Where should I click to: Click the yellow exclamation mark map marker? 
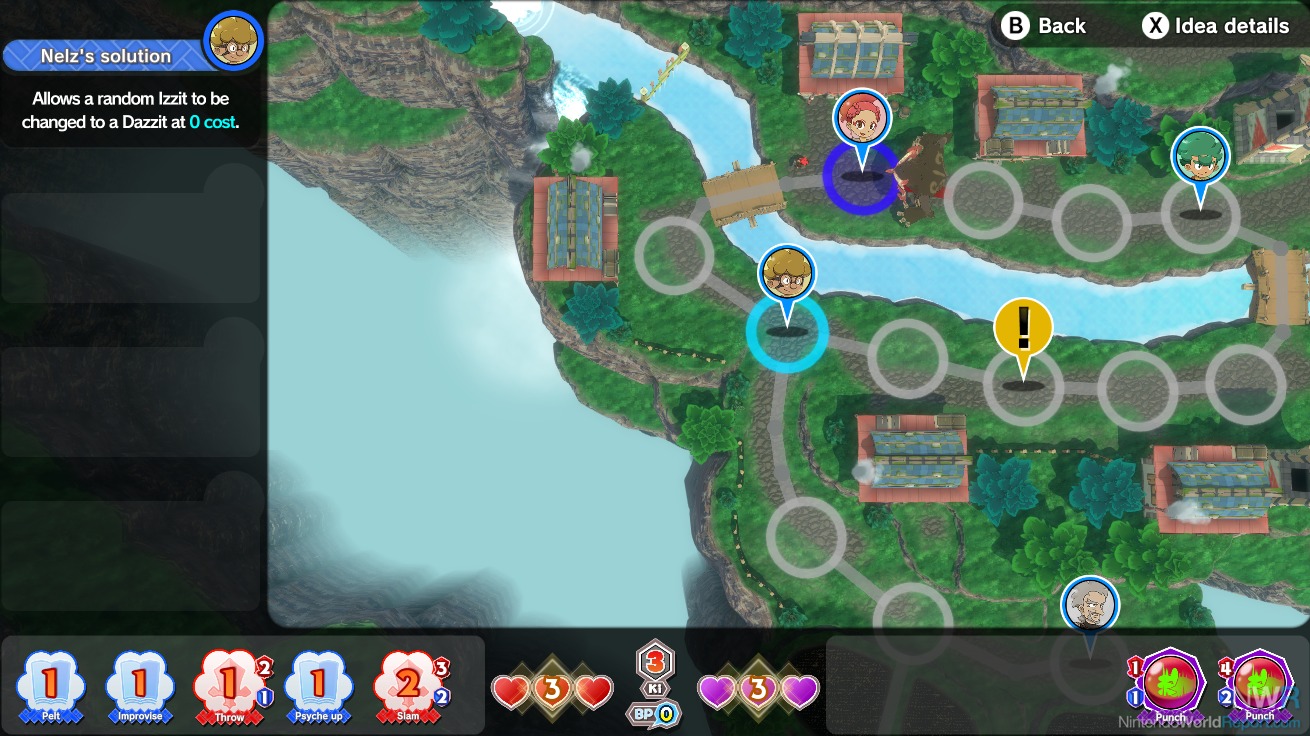(1023, 329)
